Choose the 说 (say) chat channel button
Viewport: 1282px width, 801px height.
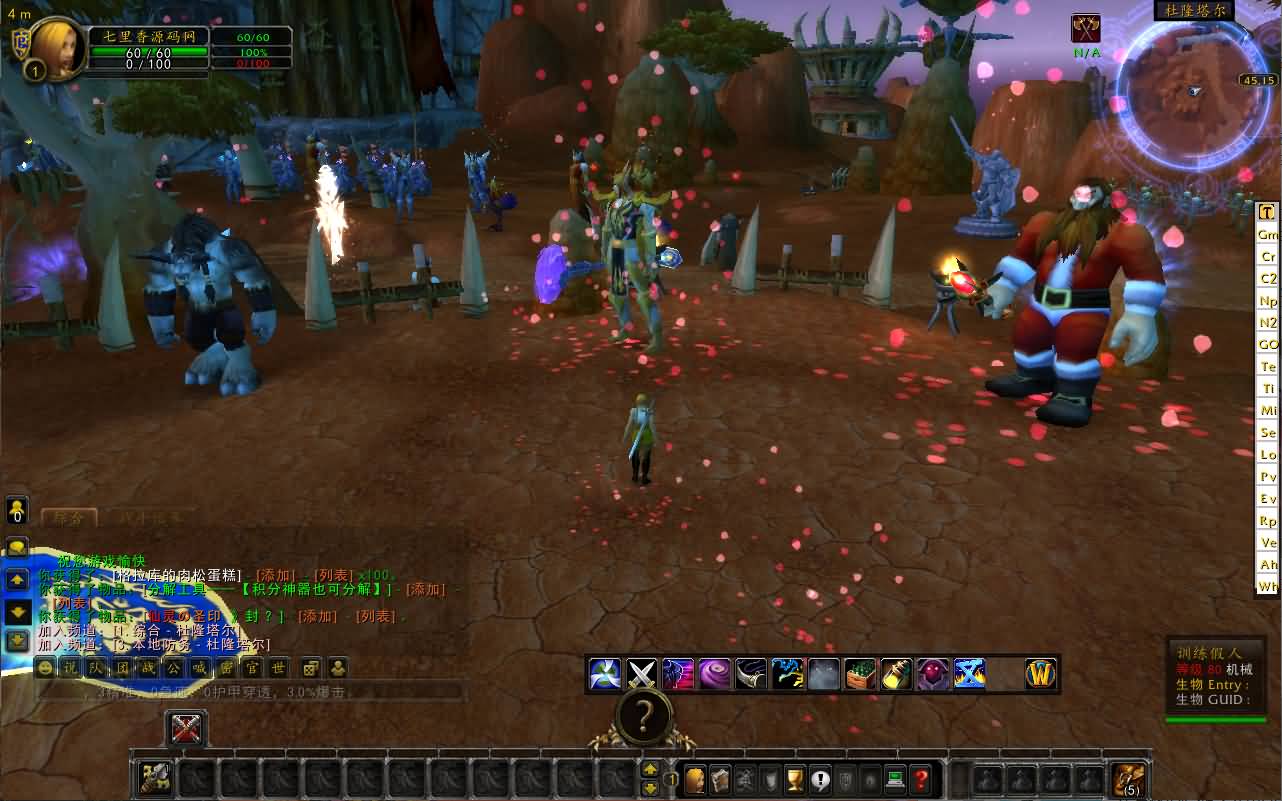70,668
